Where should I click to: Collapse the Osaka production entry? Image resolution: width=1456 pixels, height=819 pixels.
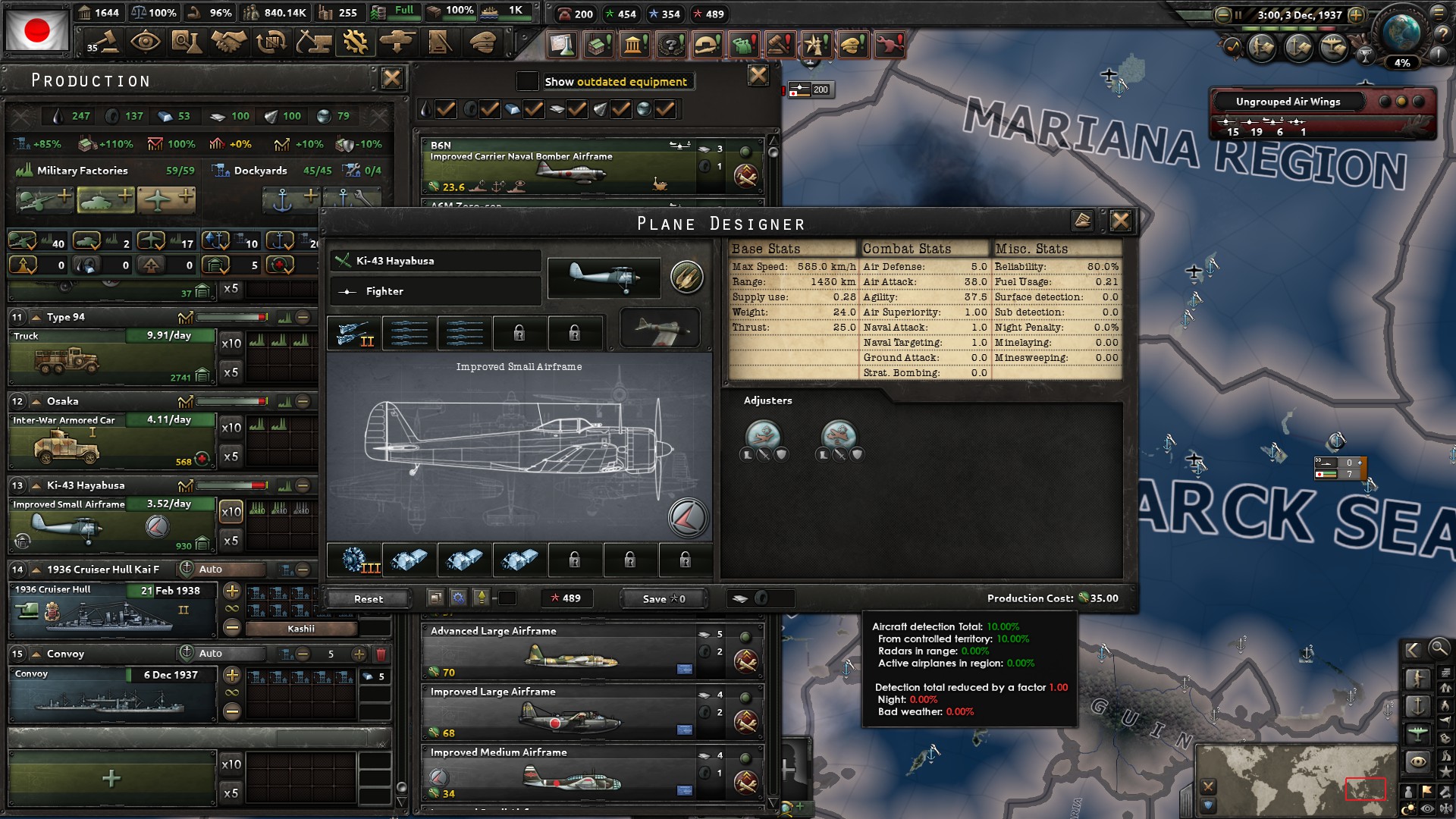point(37,401)
